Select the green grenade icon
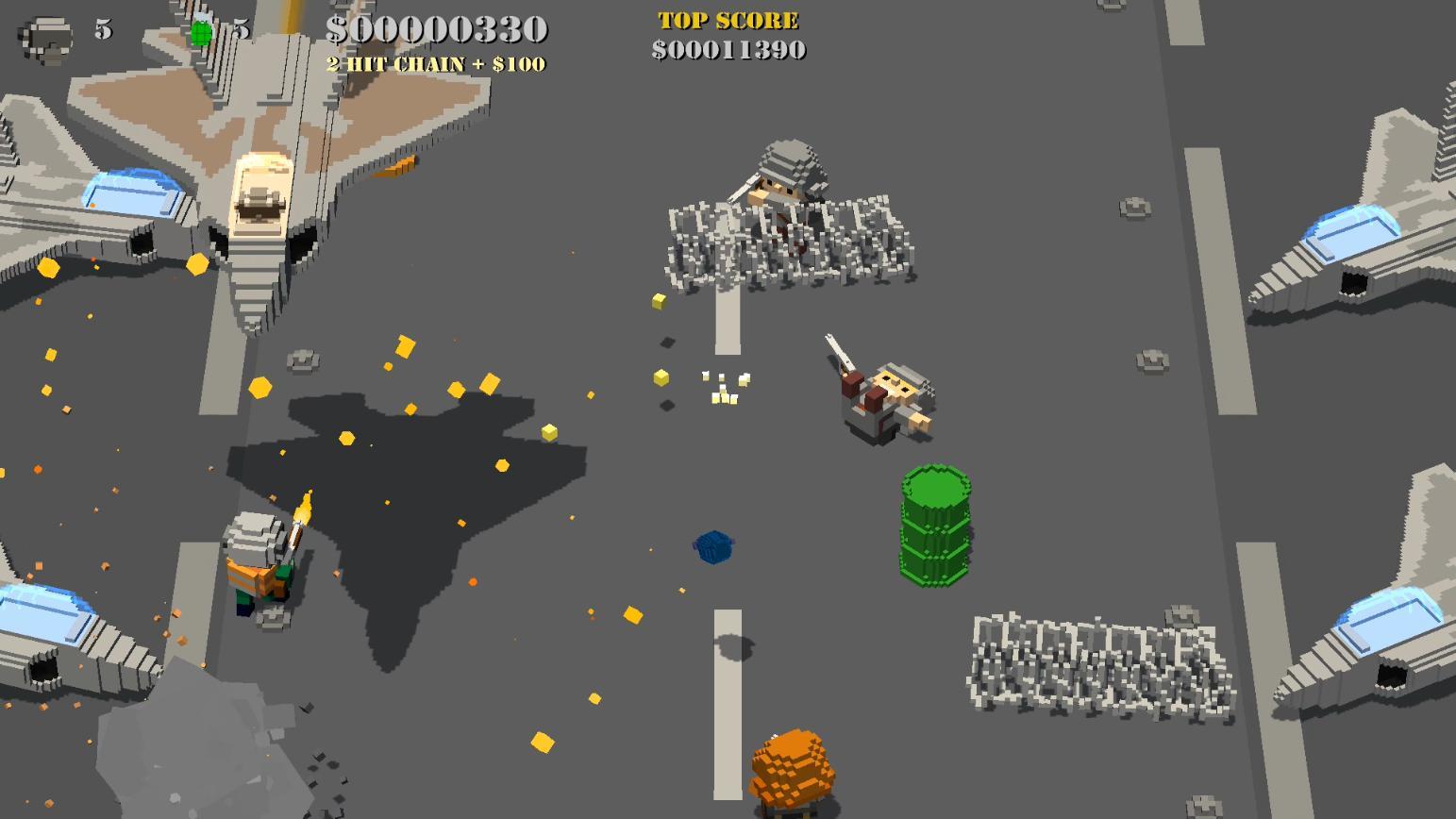 point(201,33)
